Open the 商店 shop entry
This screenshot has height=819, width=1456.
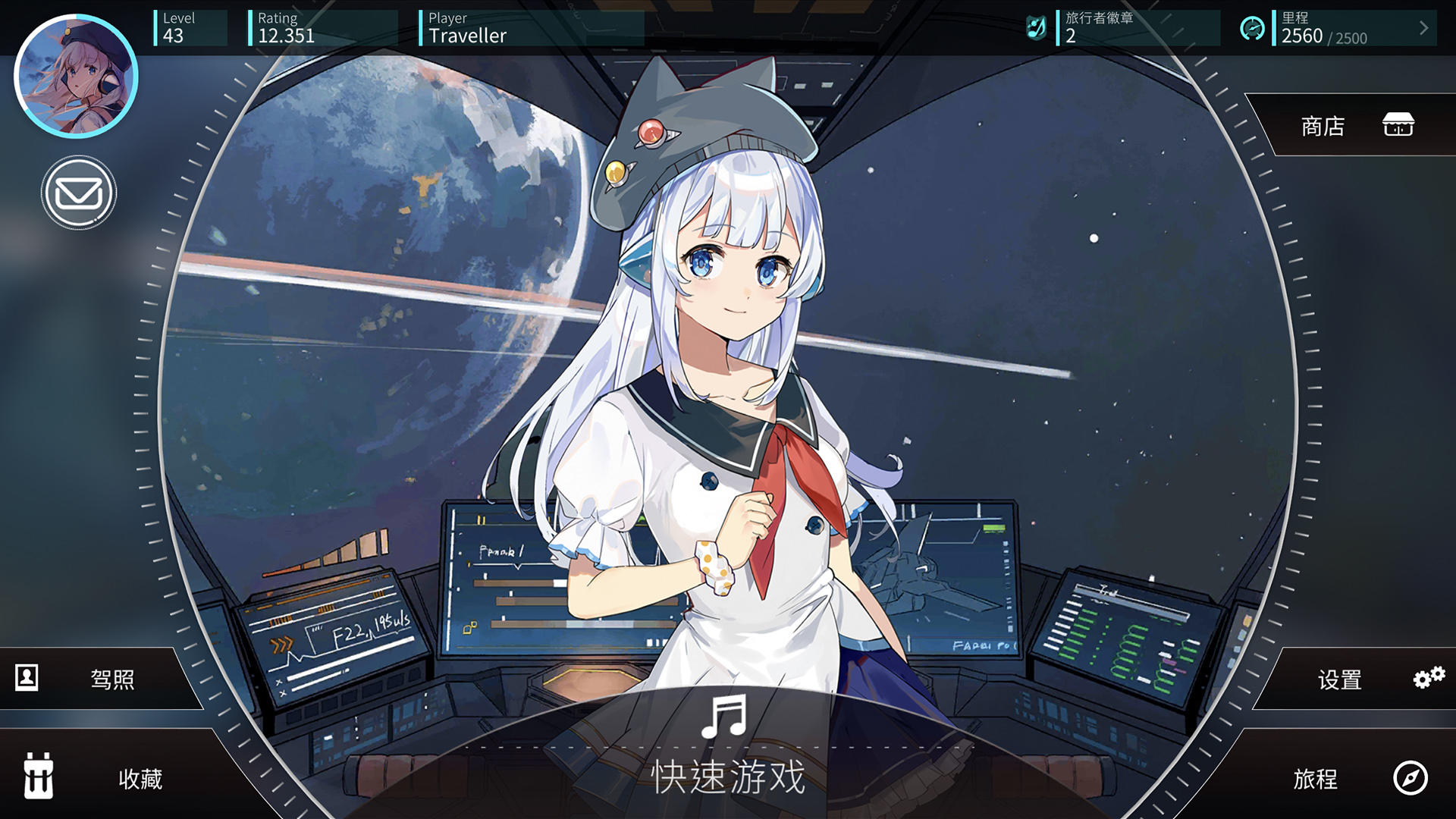tap(1321, 127)
